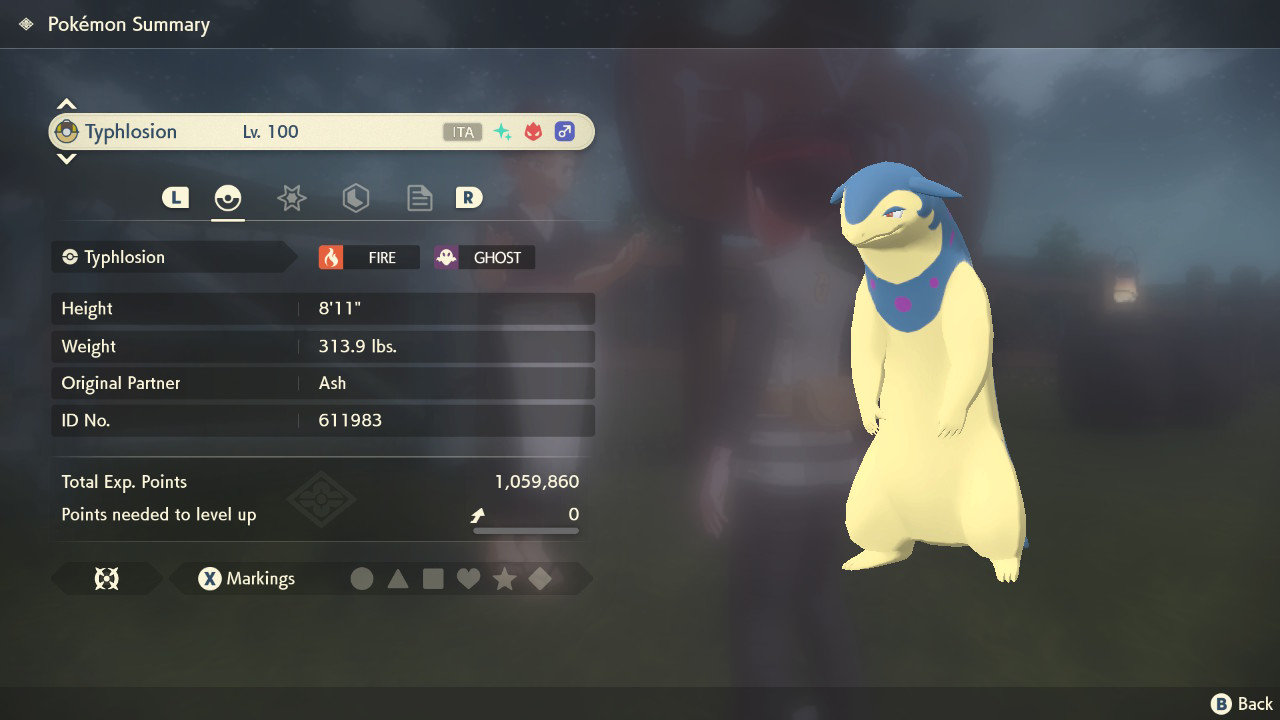Click the male gender symbol icon
The width and height of the screenshot is (1280, 720).
click(x=565, y=131)
